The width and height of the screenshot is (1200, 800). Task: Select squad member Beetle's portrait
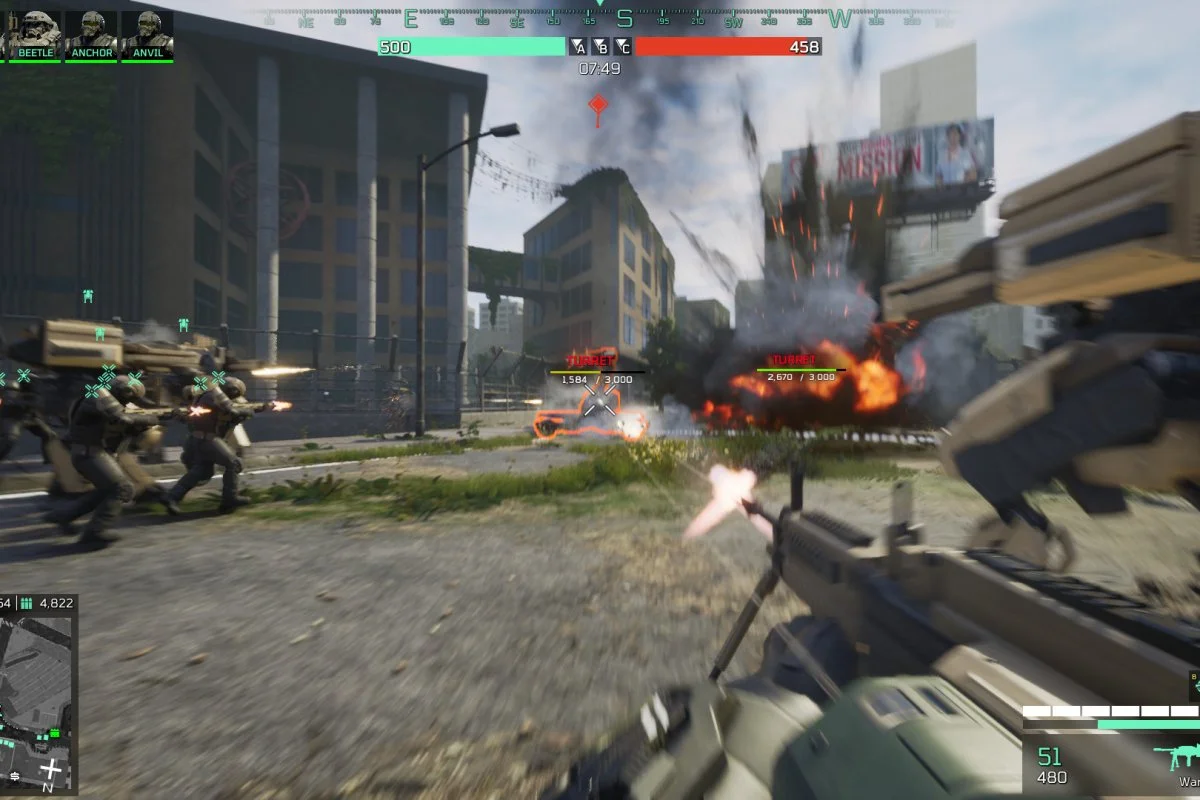click(x=36, y=32)
